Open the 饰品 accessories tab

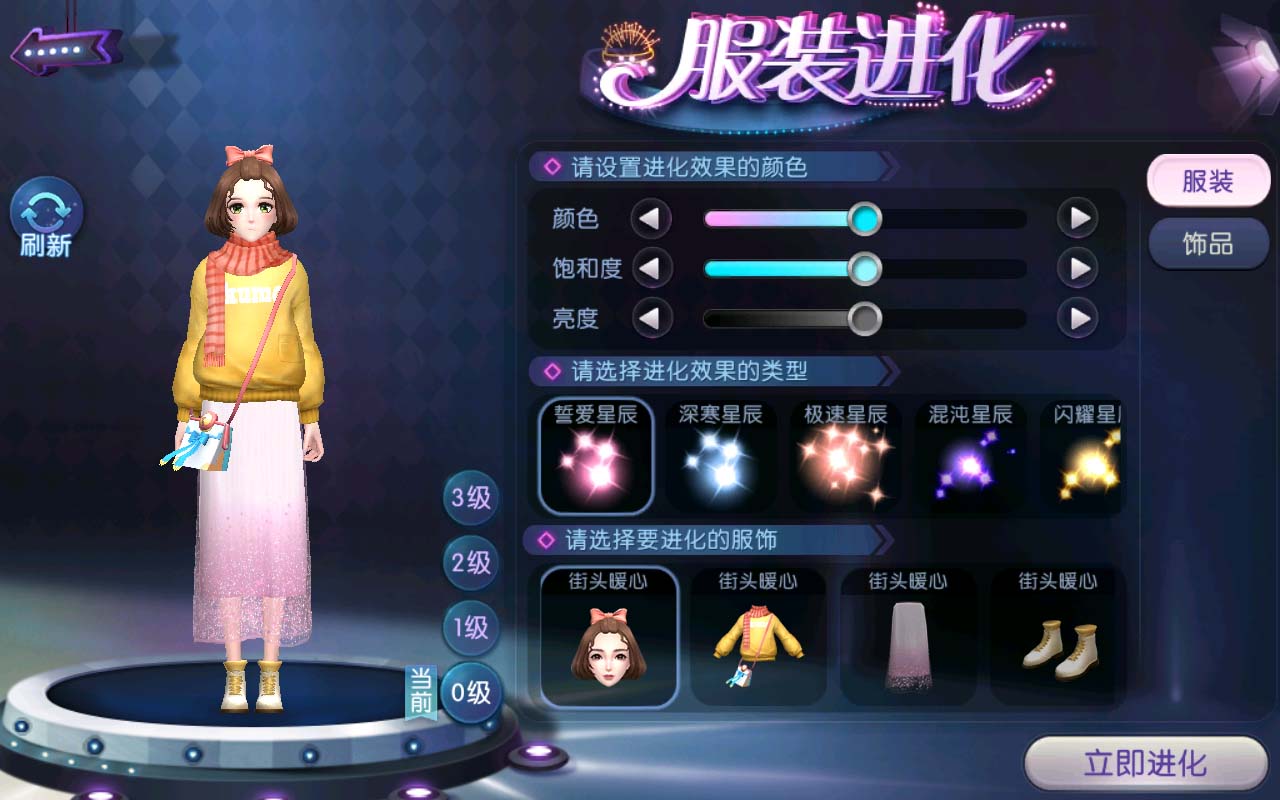point(1207,244)
